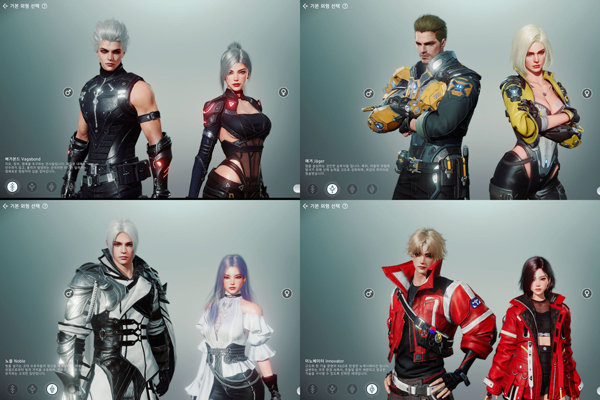Select the highlighted style icon under the Jäger description
The image size is (600, 400).
coord(331,186)
